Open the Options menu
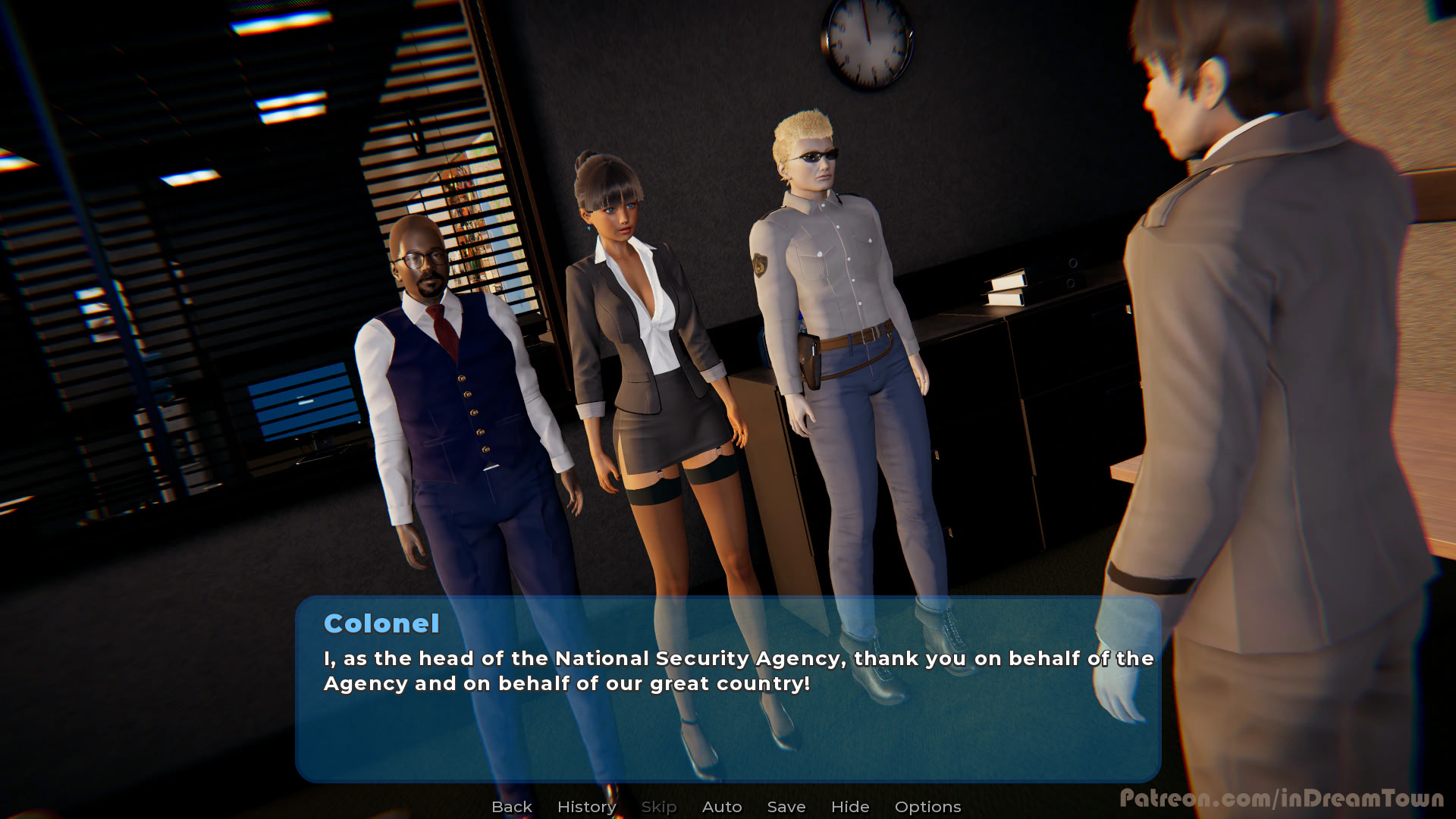The width and height of the screenshot is (1456, 819). pos(927,807)
